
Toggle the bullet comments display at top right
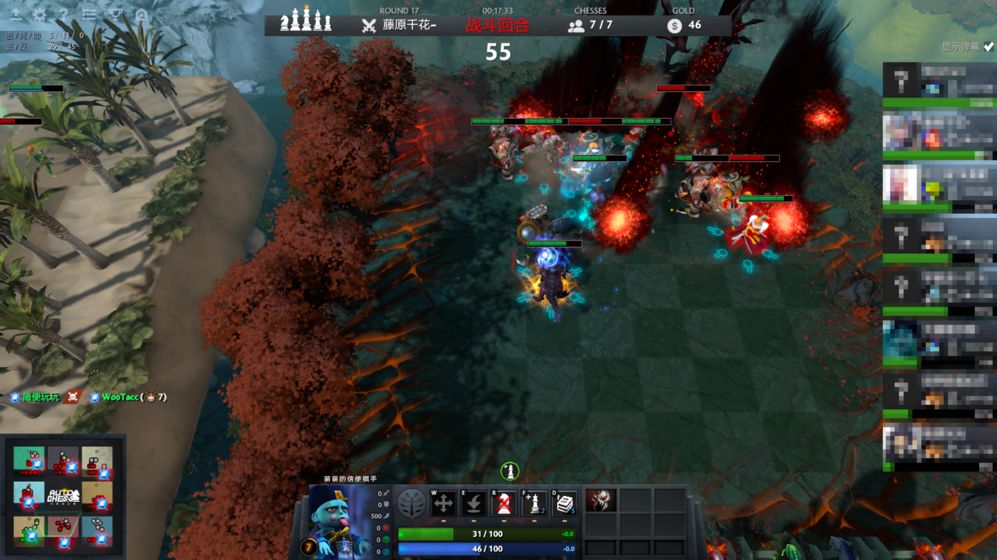967,47
